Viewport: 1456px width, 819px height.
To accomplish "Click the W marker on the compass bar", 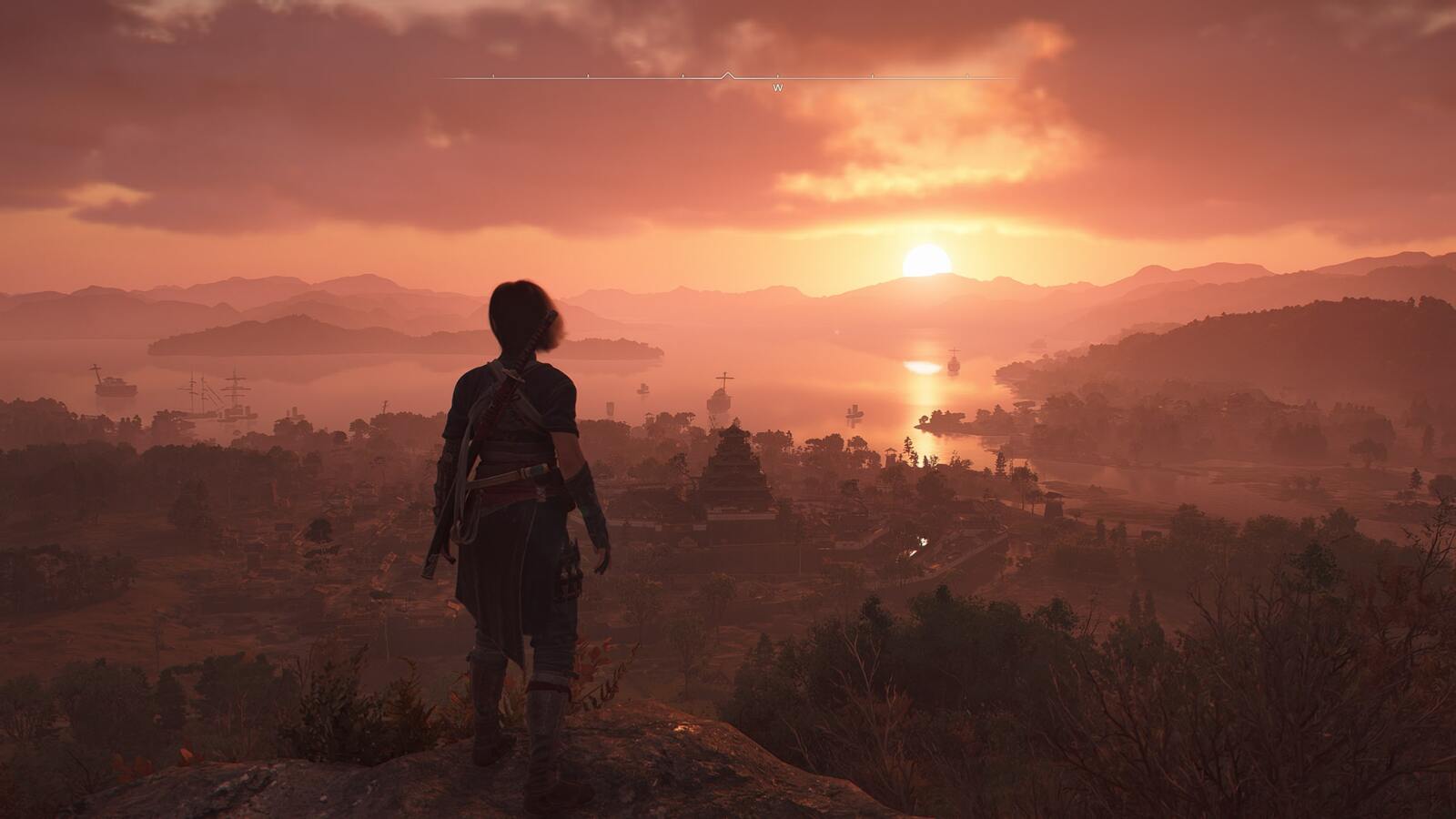I will point(777,88).
